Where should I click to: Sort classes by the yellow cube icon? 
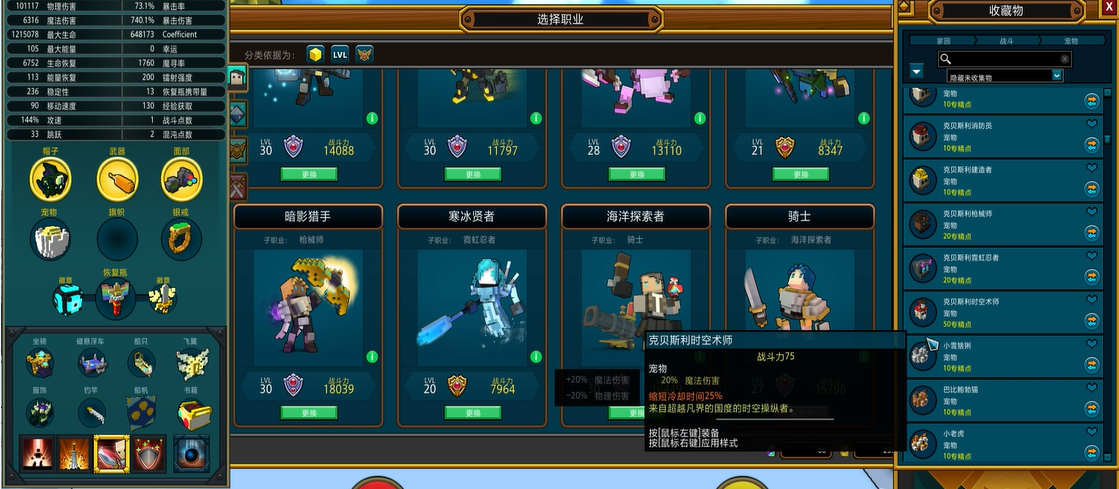pyautogui.click(x=315, y=54)
